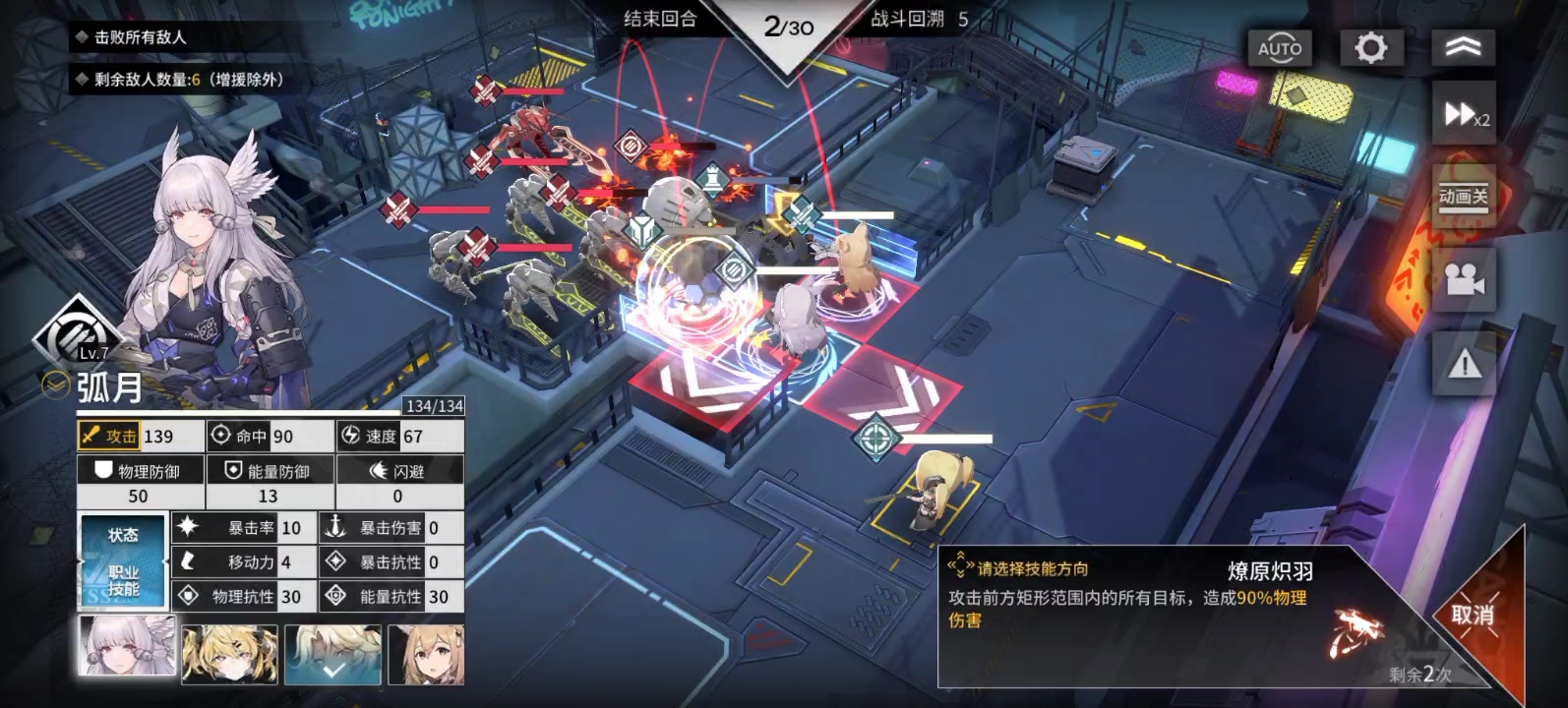
Task: Open the gear settings menu
Action: point(1370,48)
